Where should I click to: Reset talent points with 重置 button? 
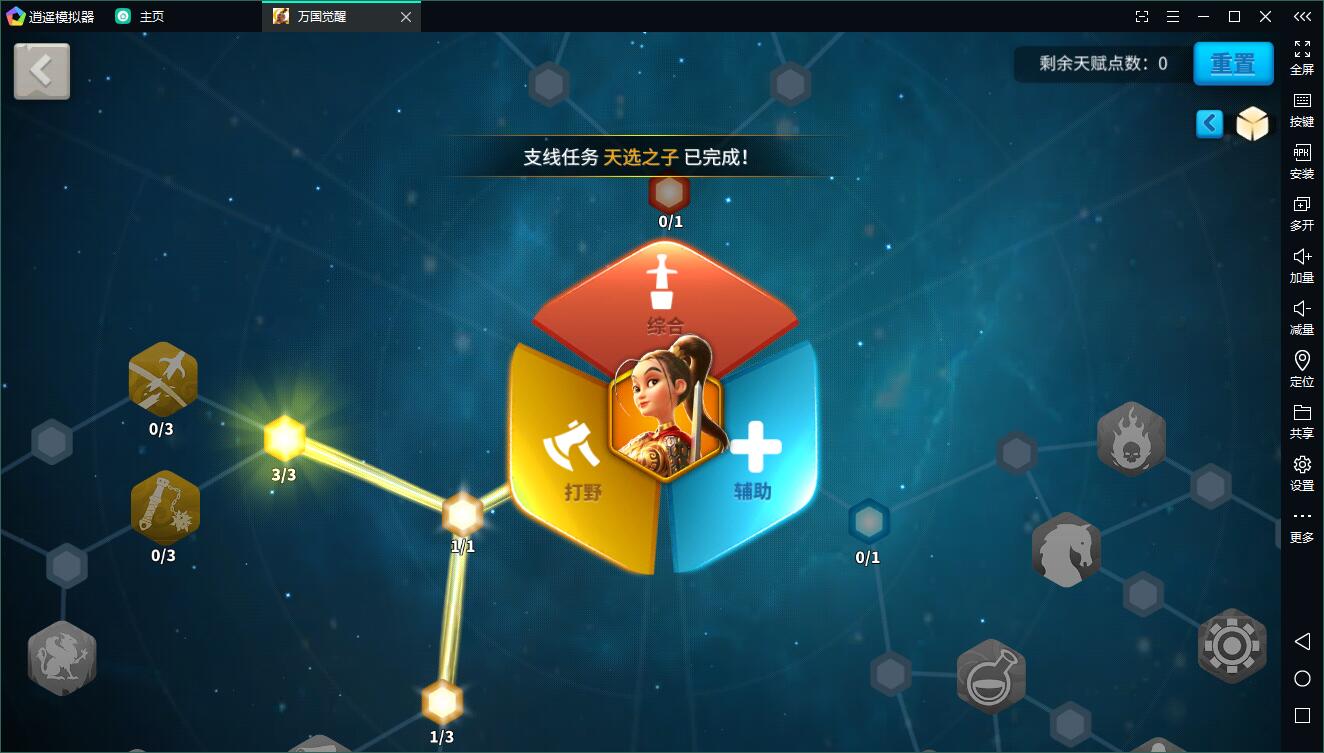(x=1232, y=64)
